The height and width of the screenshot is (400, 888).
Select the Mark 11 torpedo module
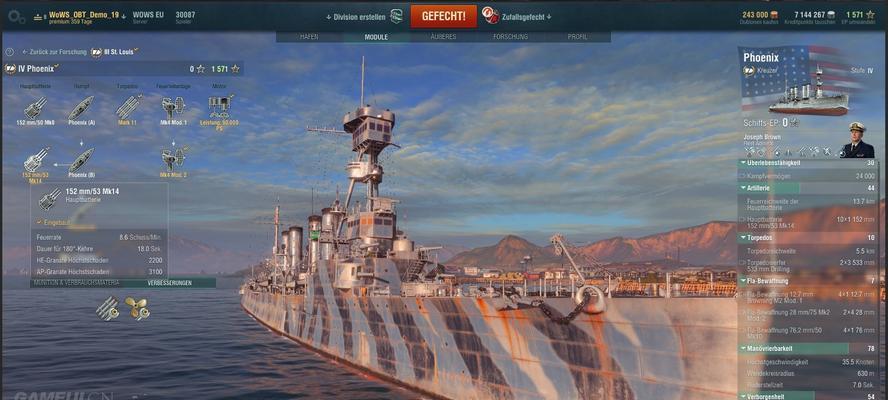[127, 109]
